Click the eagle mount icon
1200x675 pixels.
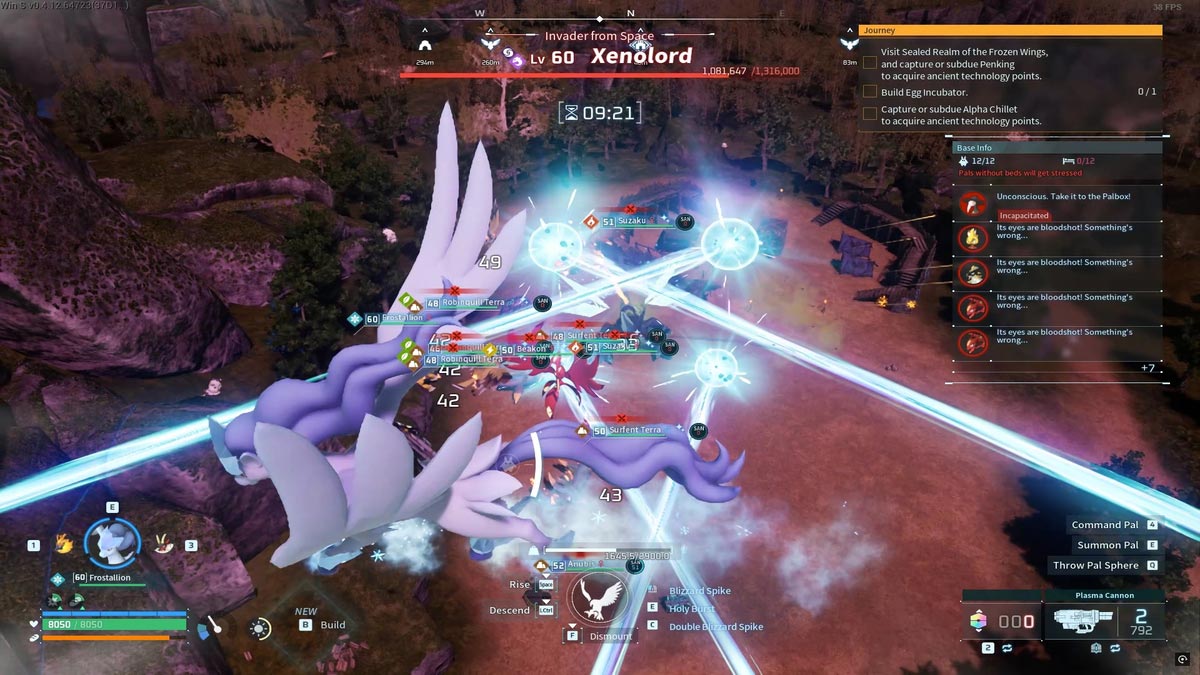pos(598,598)
